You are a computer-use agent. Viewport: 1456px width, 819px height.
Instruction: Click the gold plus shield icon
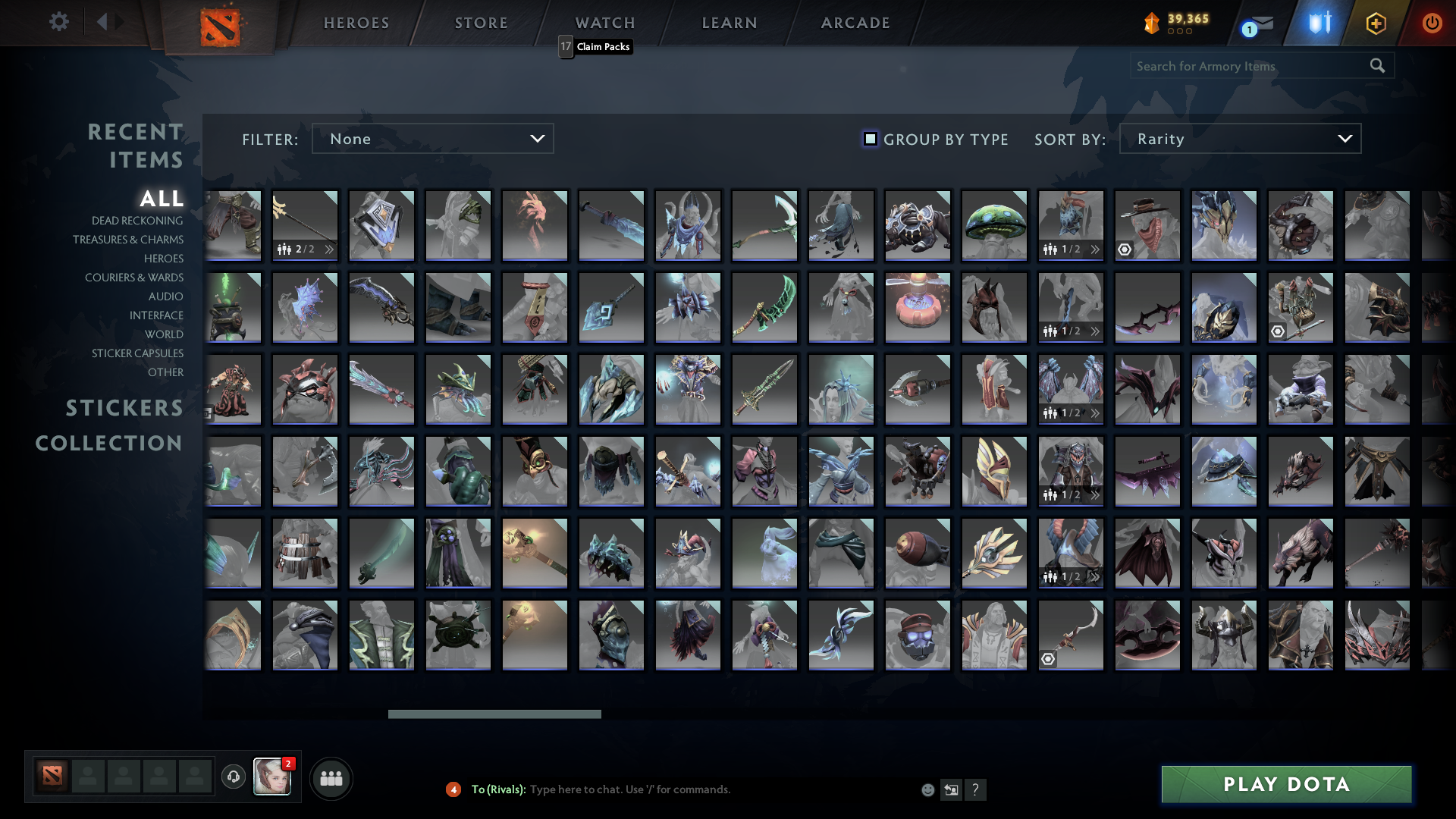click(1376, 23)
